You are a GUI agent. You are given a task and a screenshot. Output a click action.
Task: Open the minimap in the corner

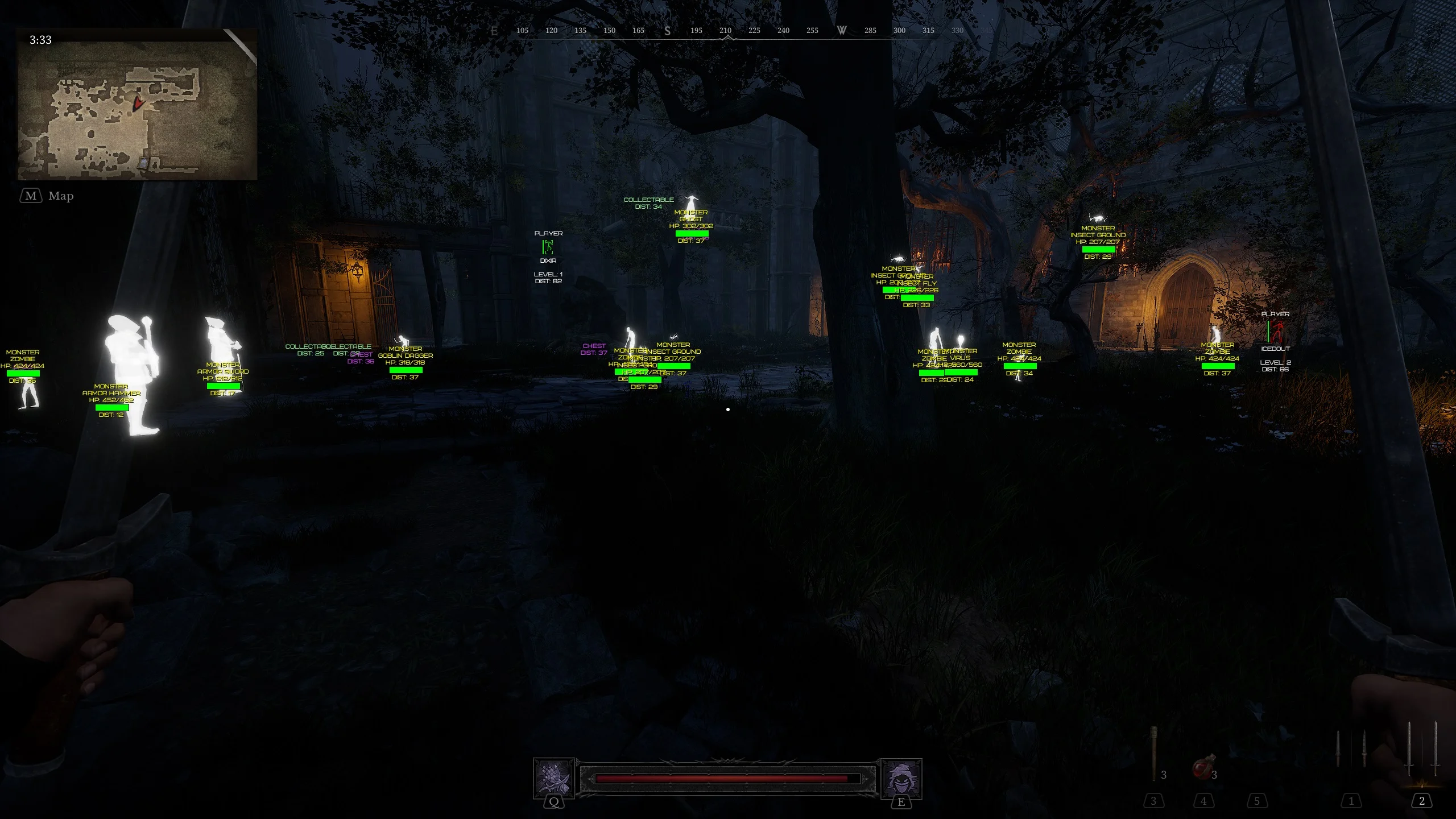[x=137, y=105]
